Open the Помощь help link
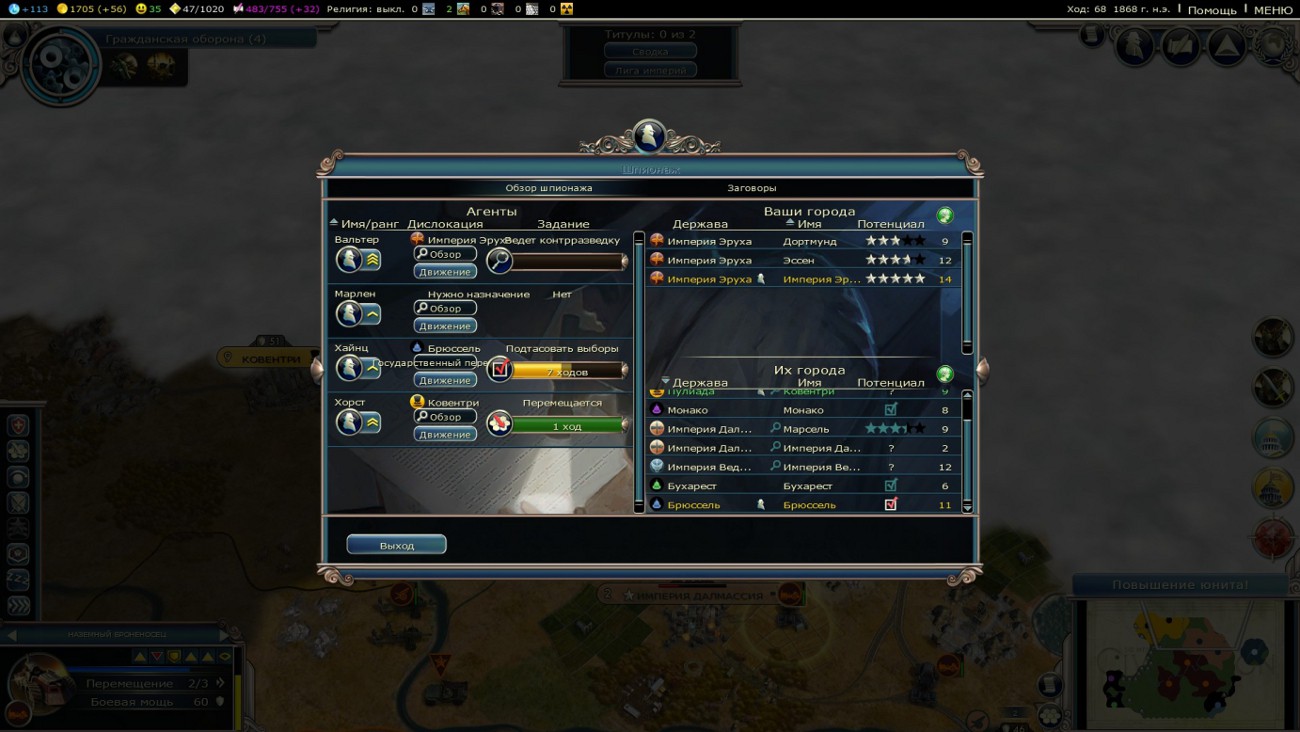Screen dimensions: 1300x732 pyautogui.click(x=1212, y=10)
